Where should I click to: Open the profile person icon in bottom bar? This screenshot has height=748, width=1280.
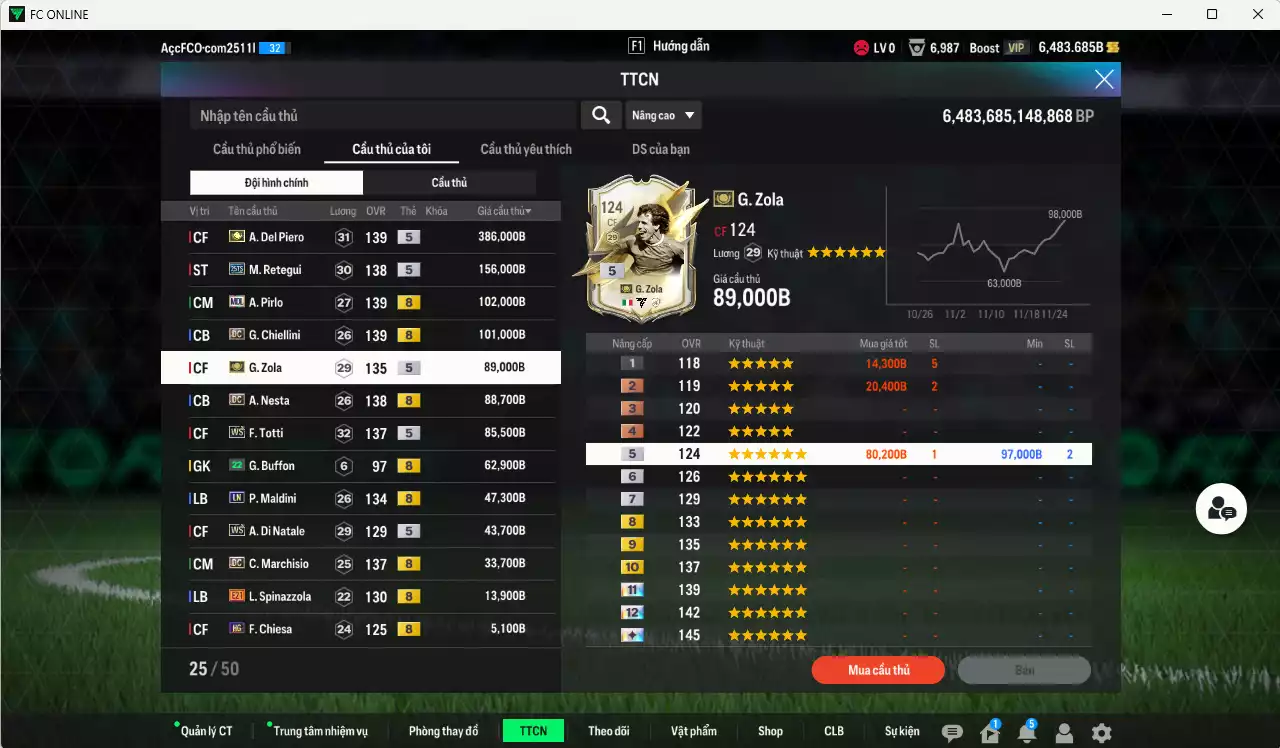1064,732
